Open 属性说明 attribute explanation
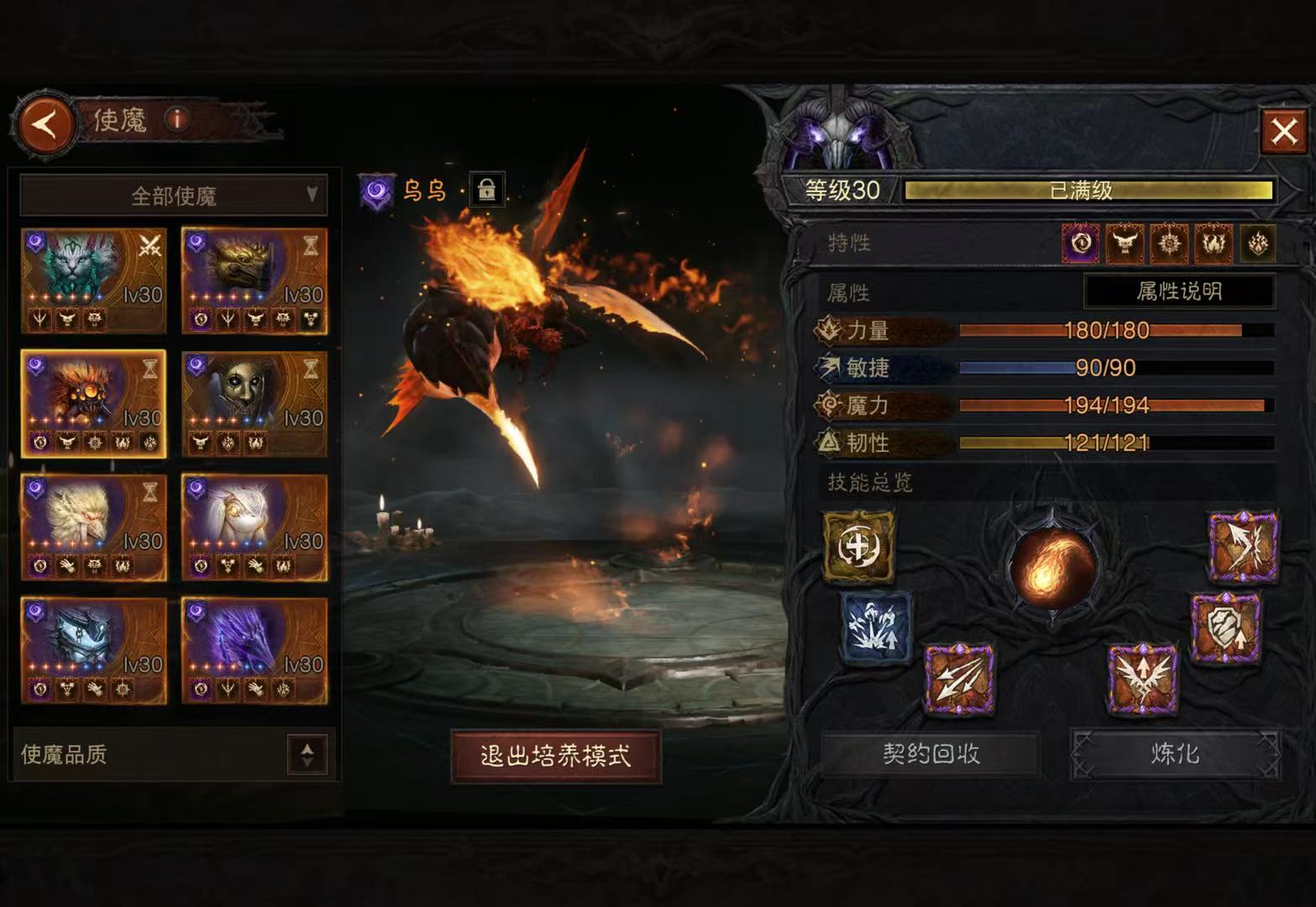This screenshot has height=907, width=1316. [x=1179, y=291]
